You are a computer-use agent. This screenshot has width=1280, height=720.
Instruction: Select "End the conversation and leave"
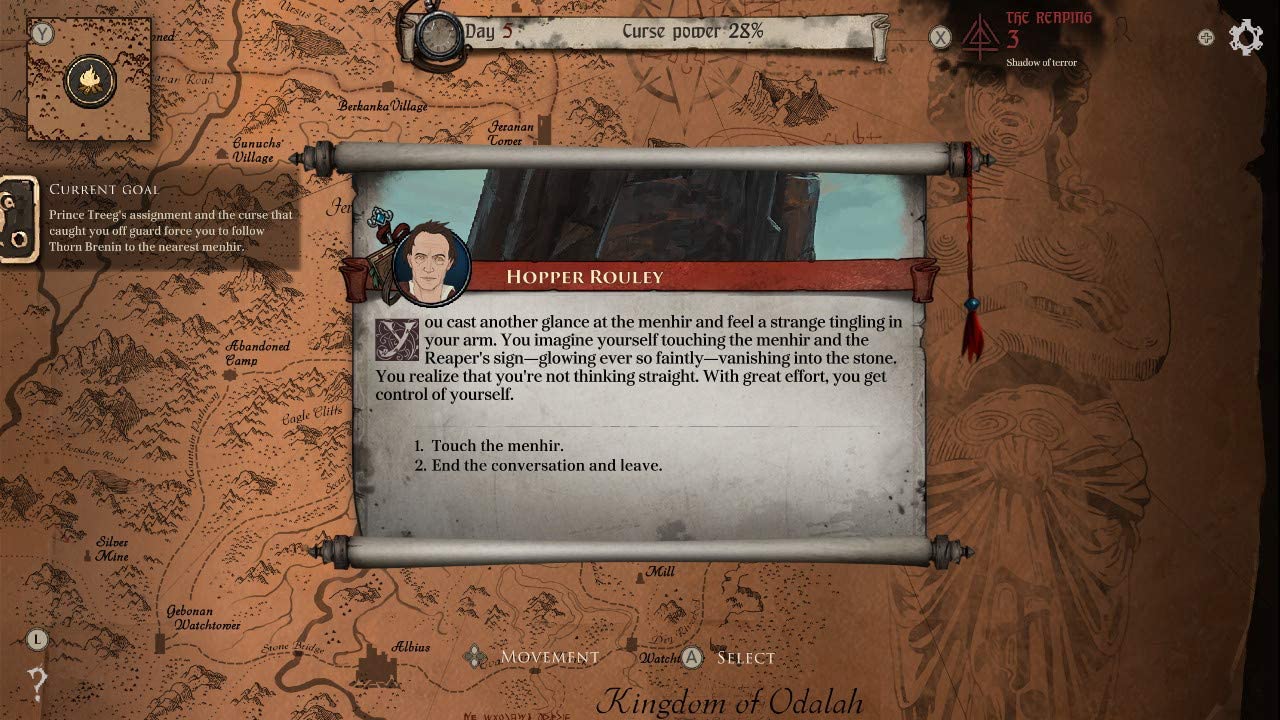click(546, 466)
